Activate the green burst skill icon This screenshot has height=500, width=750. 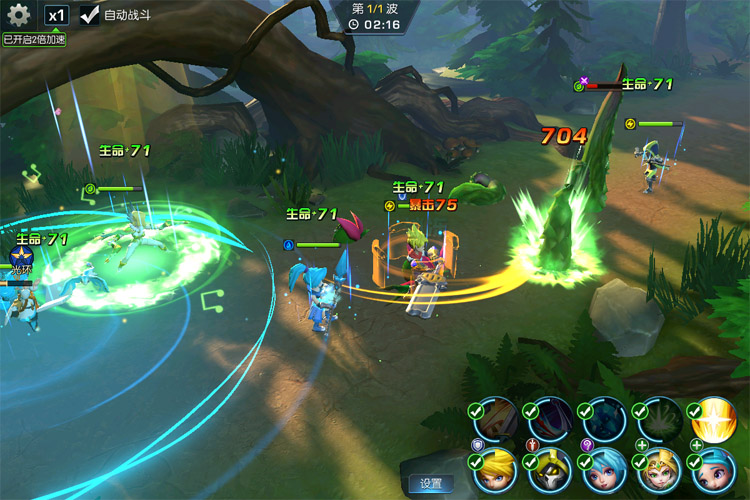click(657, 419)
